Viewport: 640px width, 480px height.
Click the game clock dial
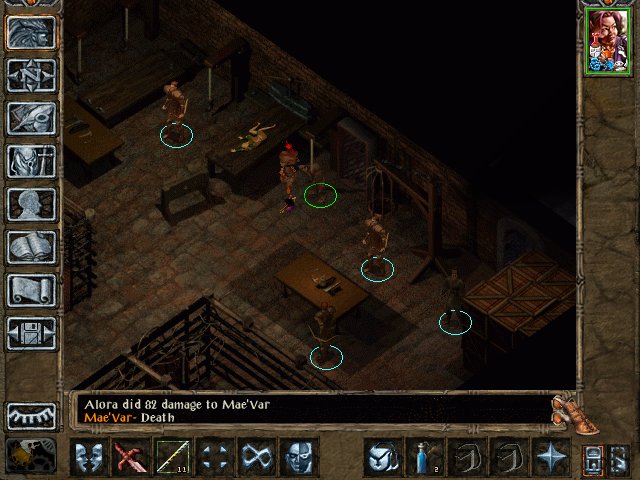coord(30,457)
